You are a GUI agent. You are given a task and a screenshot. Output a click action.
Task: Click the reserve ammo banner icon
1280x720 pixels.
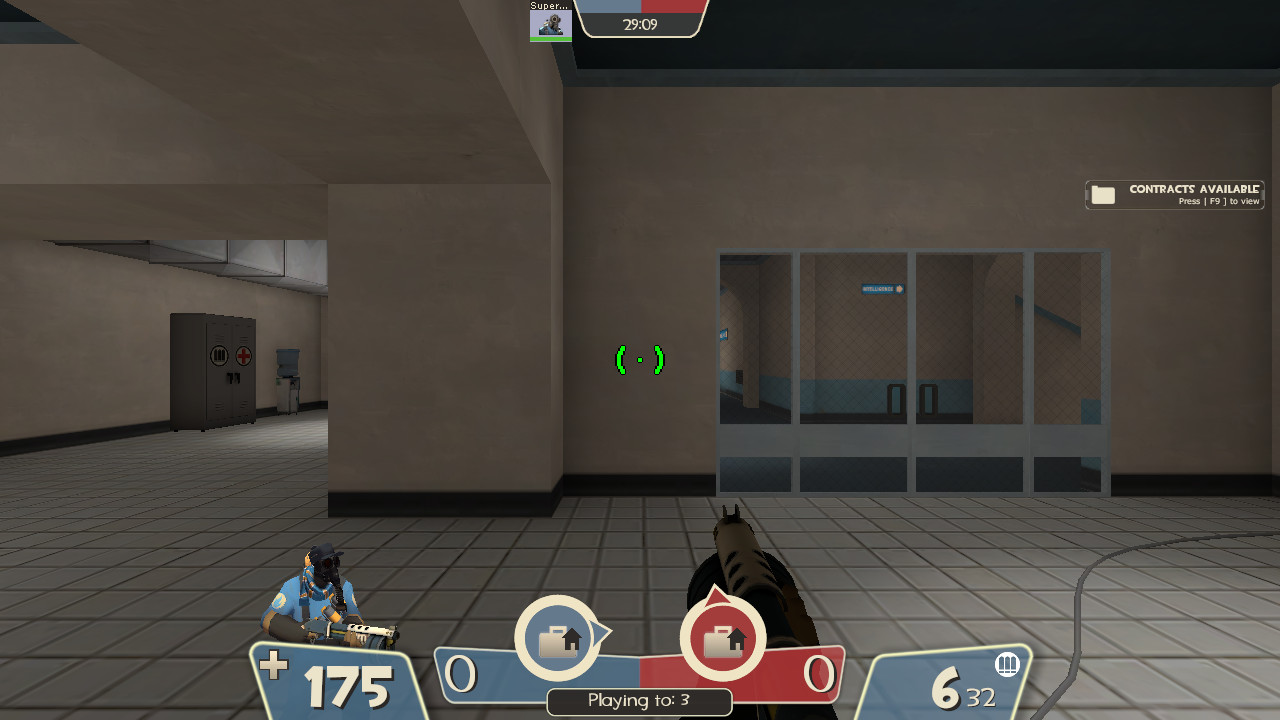click(x=1008, y=663)
